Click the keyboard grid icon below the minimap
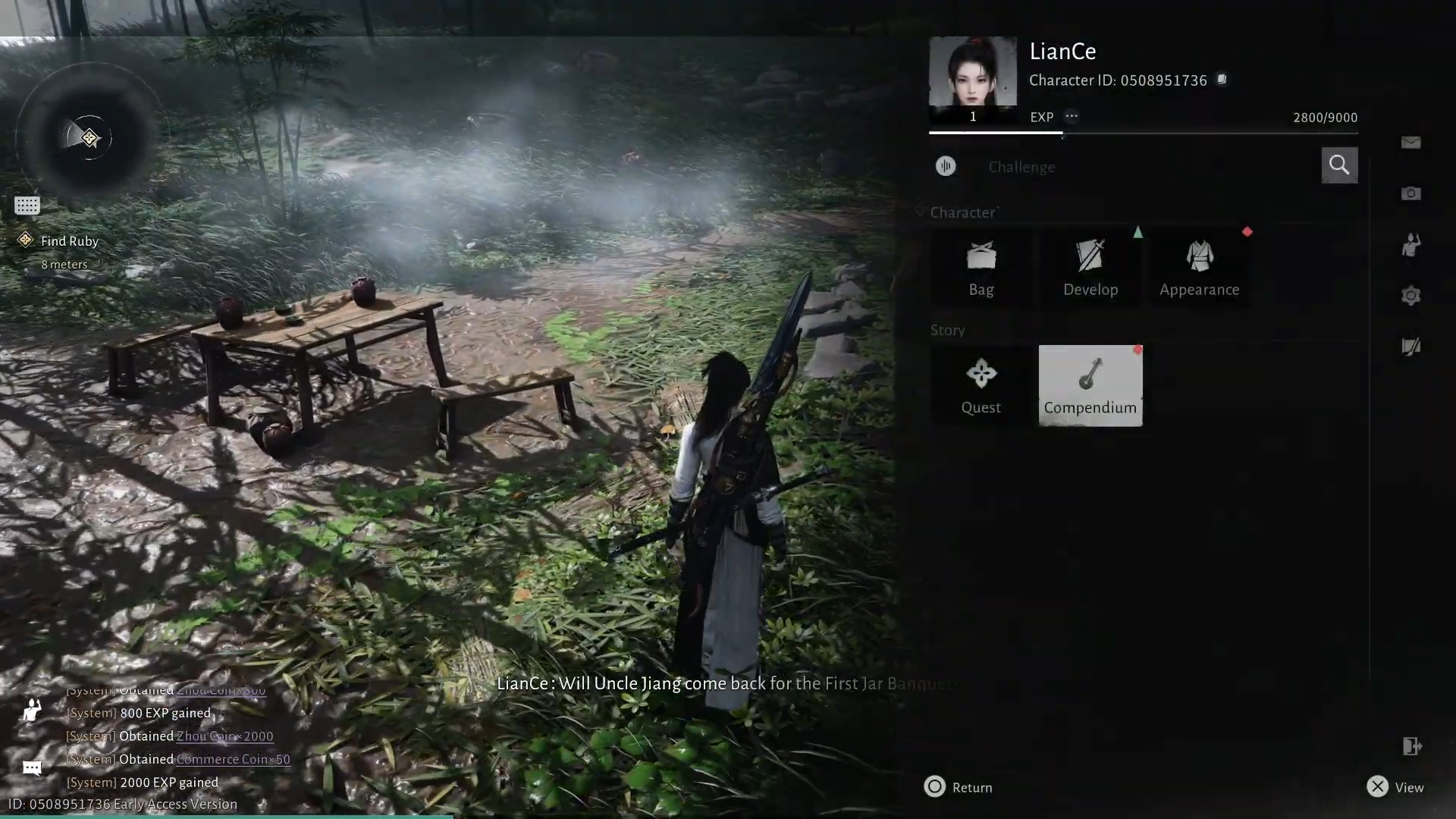 (27, 206)
